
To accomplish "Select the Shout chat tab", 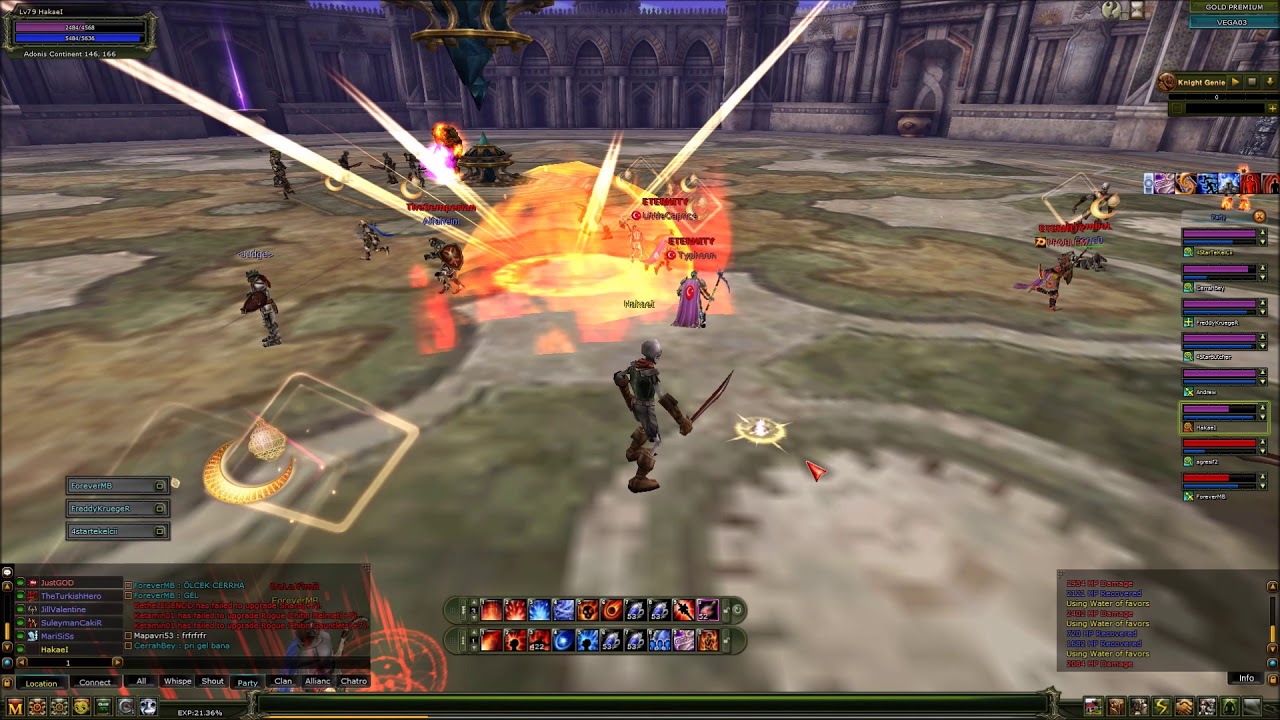I will coord(213,681).
